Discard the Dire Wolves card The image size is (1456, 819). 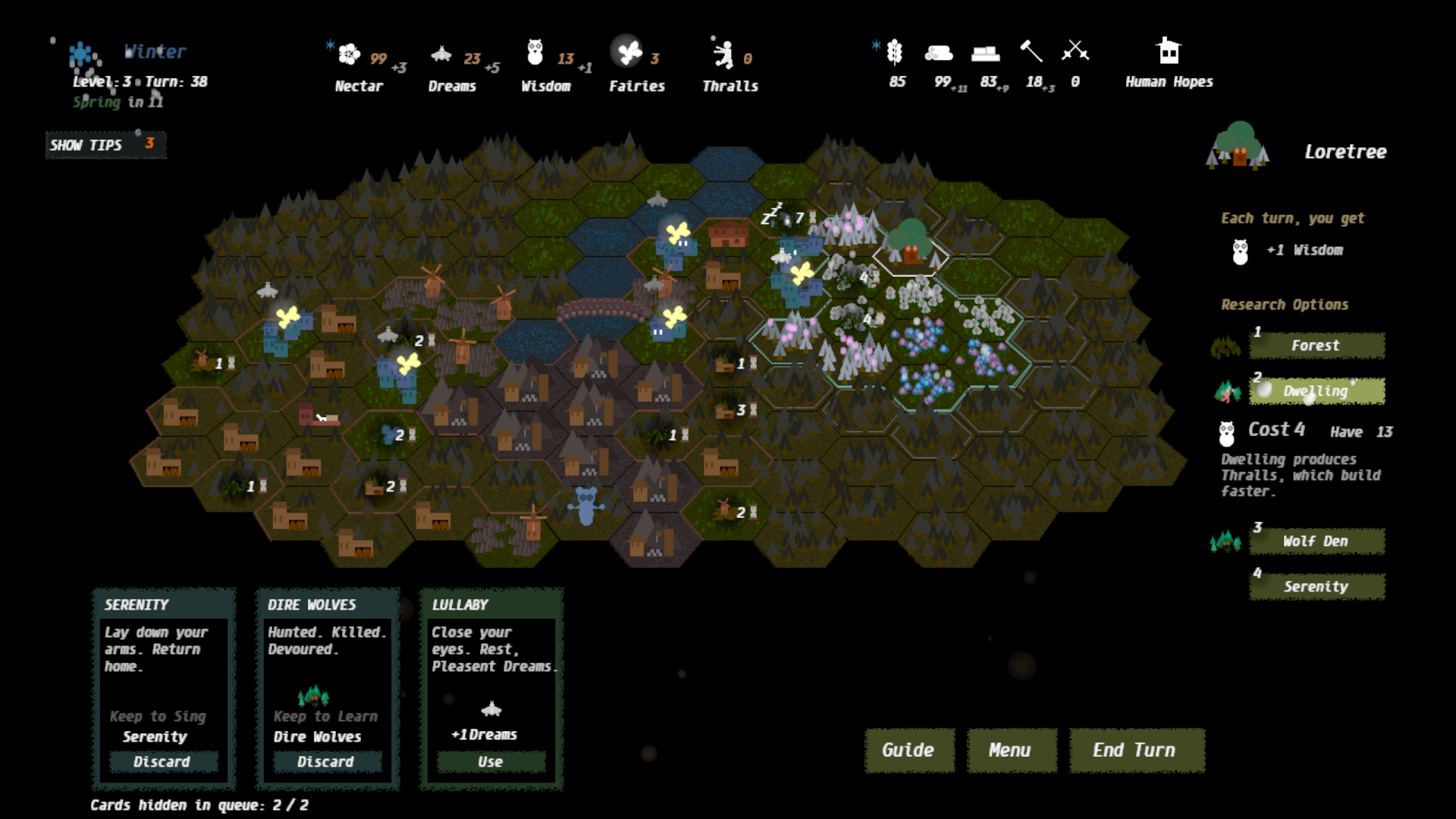point(326,761)
